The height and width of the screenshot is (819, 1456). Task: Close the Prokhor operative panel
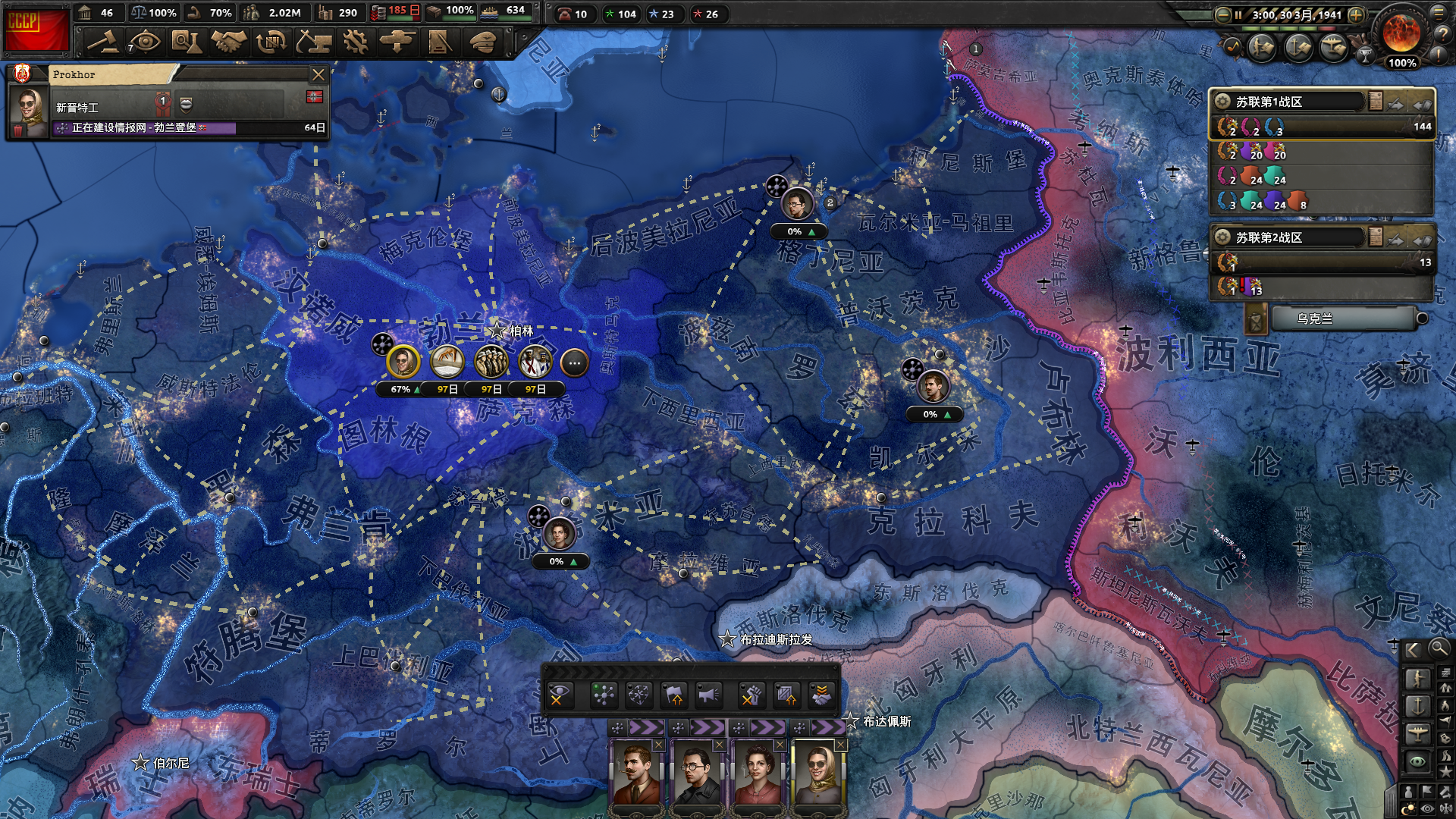point(318,74)
